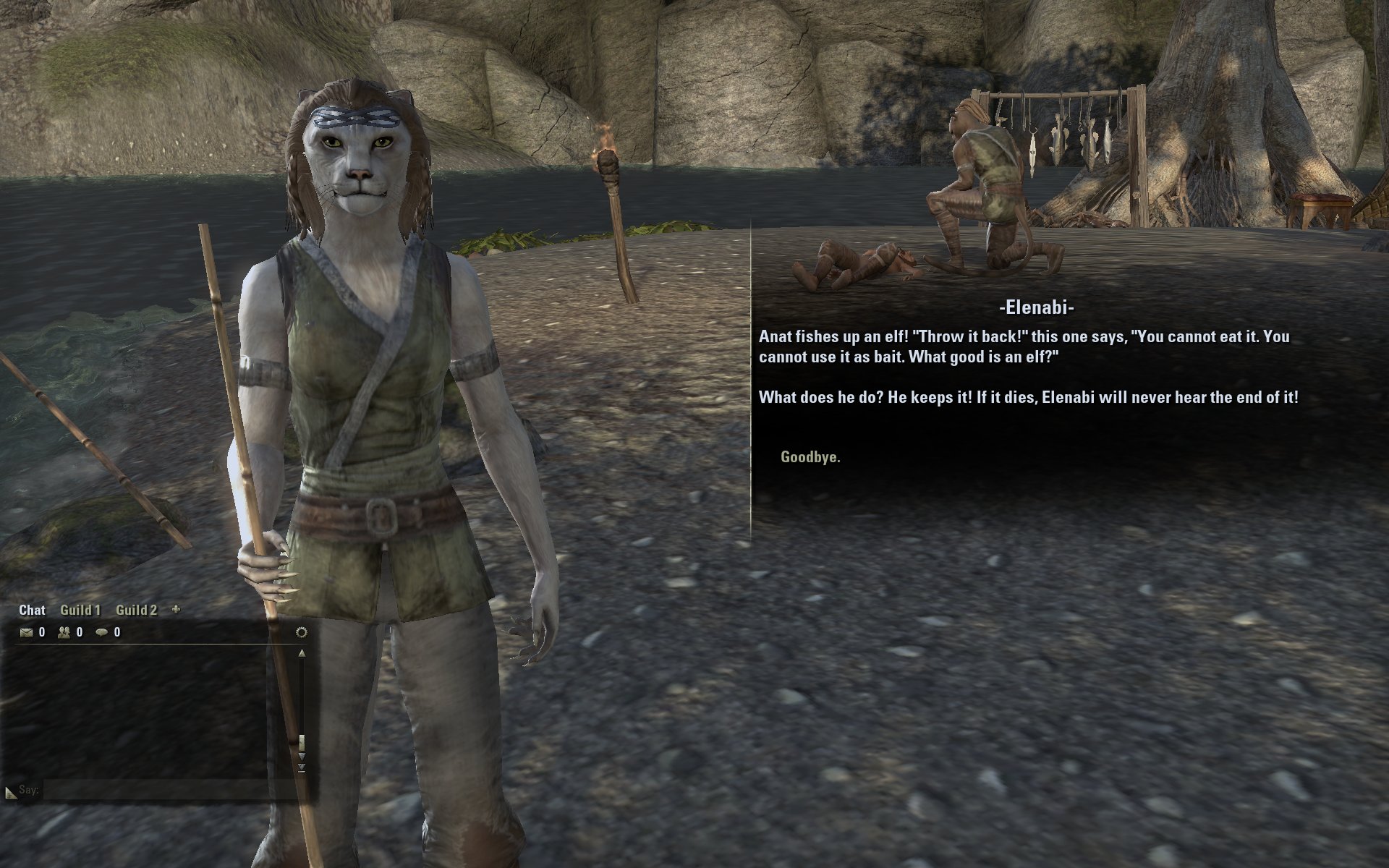This screenshot has width=1389, height=868.
Task: Switch to the Chat tab
Action: pos(32,610)
